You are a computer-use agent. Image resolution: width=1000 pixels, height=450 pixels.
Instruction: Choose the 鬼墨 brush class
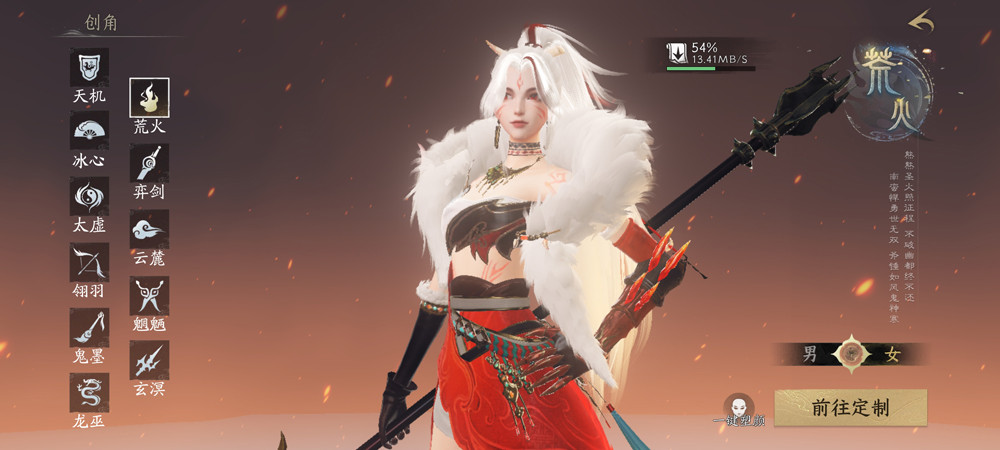(89, 328)
